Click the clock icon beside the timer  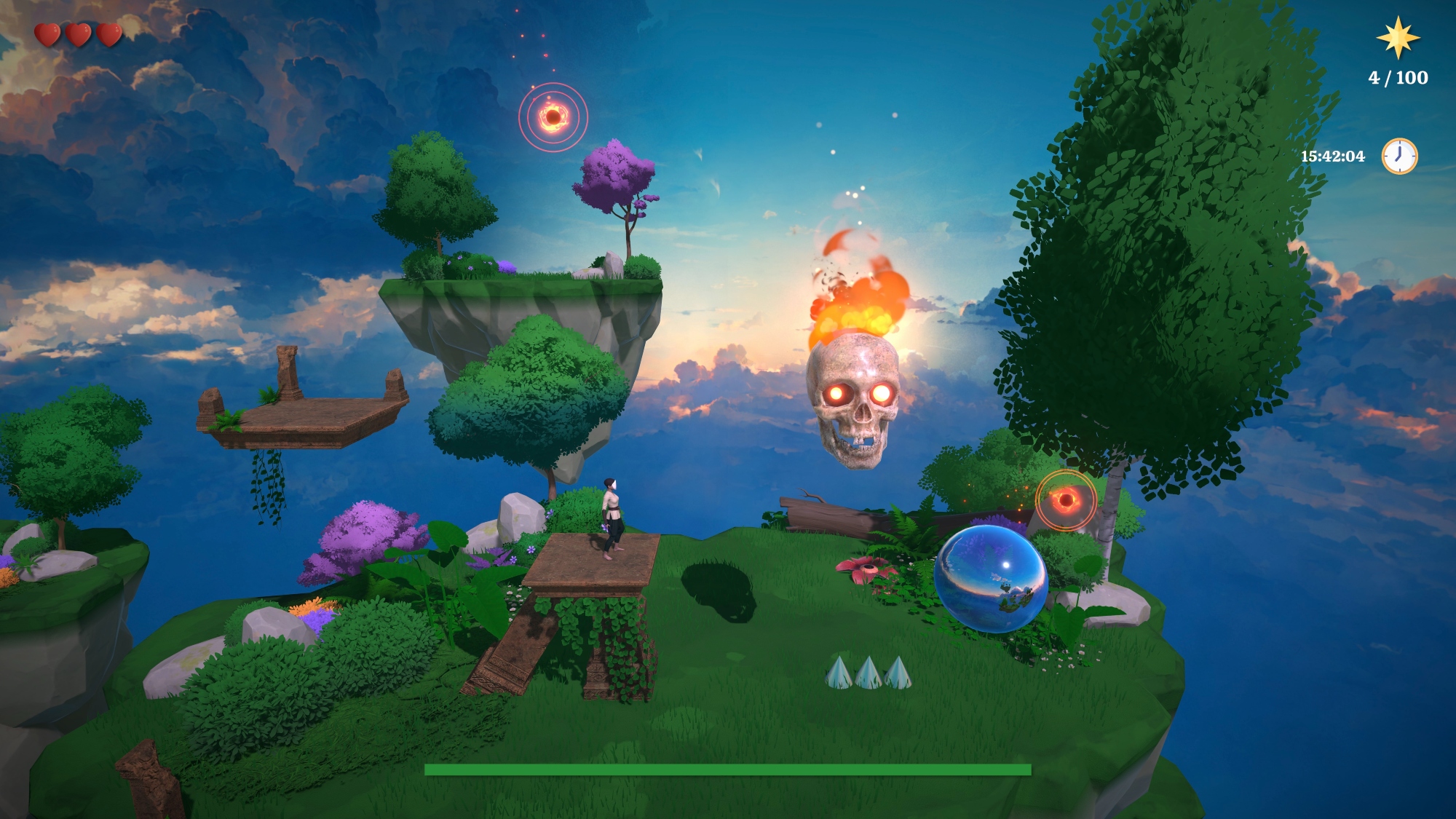click(1399, 156)
